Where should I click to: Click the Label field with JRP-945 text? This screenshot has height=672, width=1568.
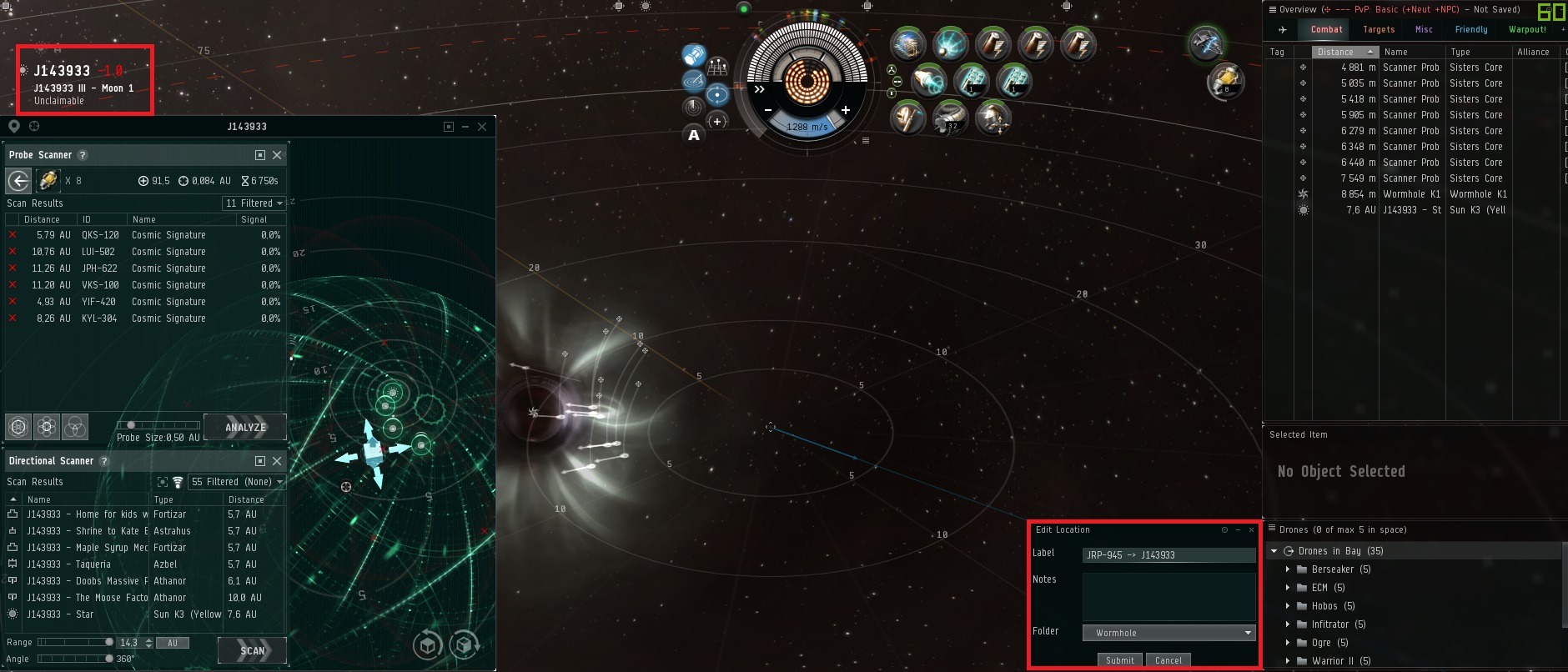[1168, 554]
